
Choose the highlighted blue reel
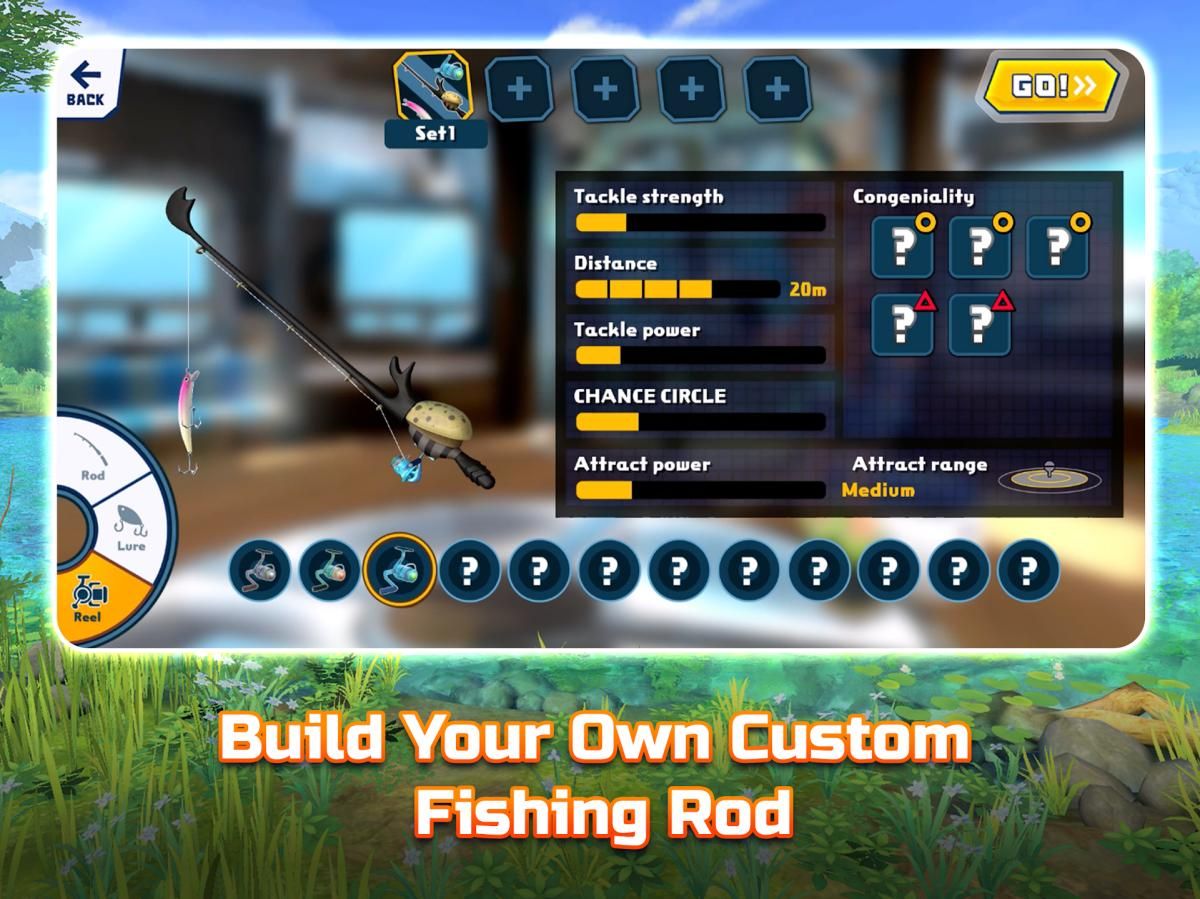(x=400, y=569)
